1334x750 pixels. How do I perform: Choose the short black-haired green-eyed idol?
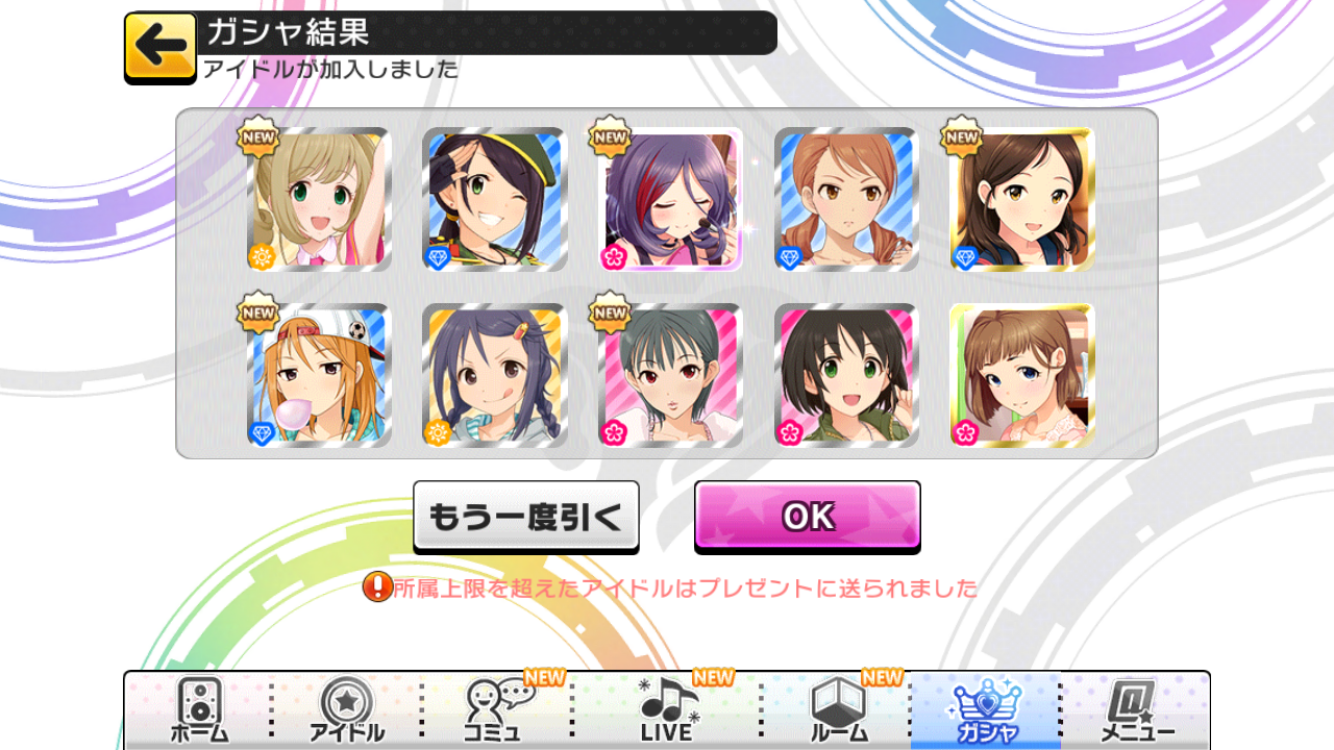coord(846,376)
